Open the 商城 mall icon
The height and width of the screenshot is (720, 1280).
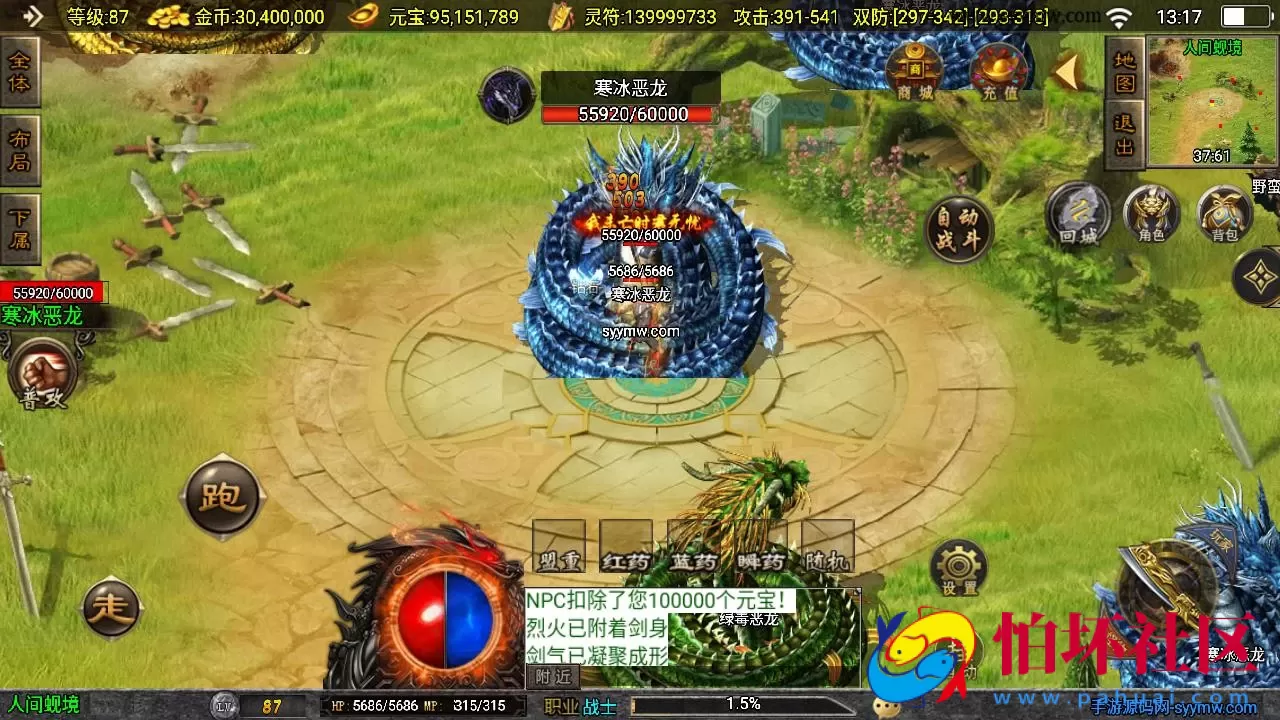(x=916, y=70)
